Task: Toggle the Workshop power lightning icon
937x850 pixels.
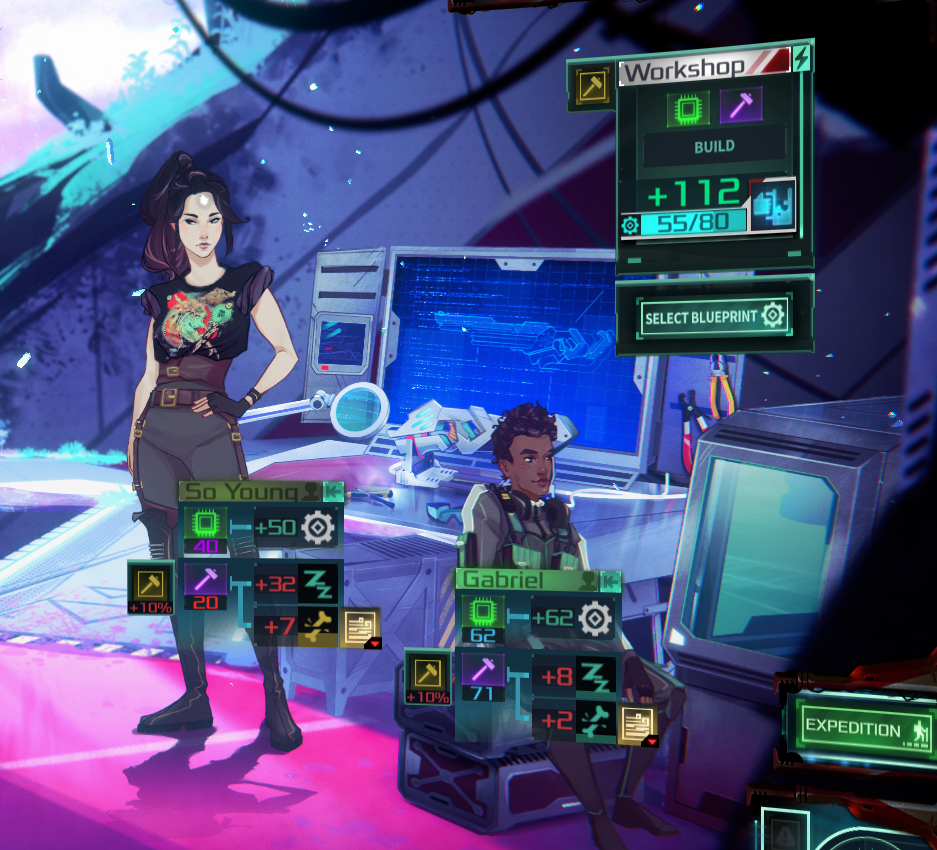Action: point(801,59)
